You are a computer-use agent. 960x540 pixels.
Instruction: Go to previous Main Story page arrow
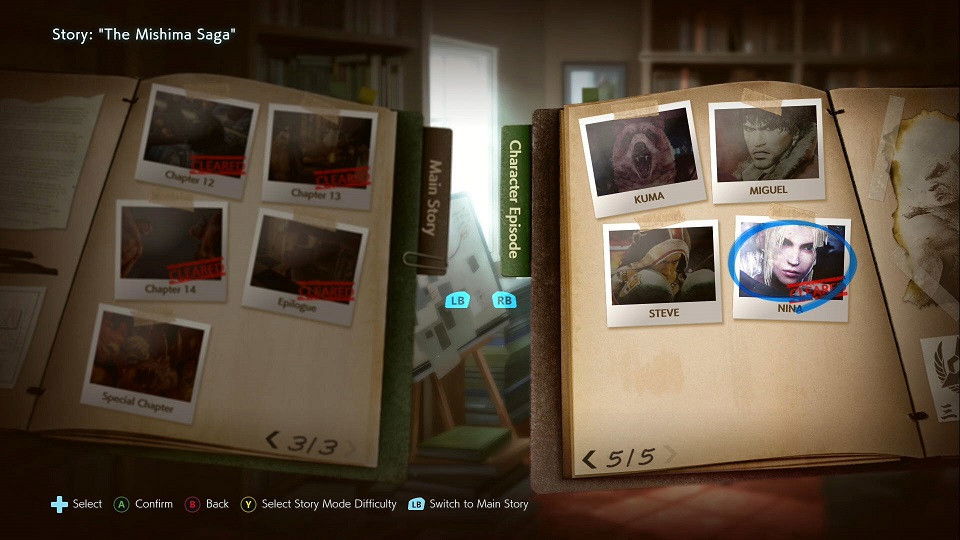[272, 440]
